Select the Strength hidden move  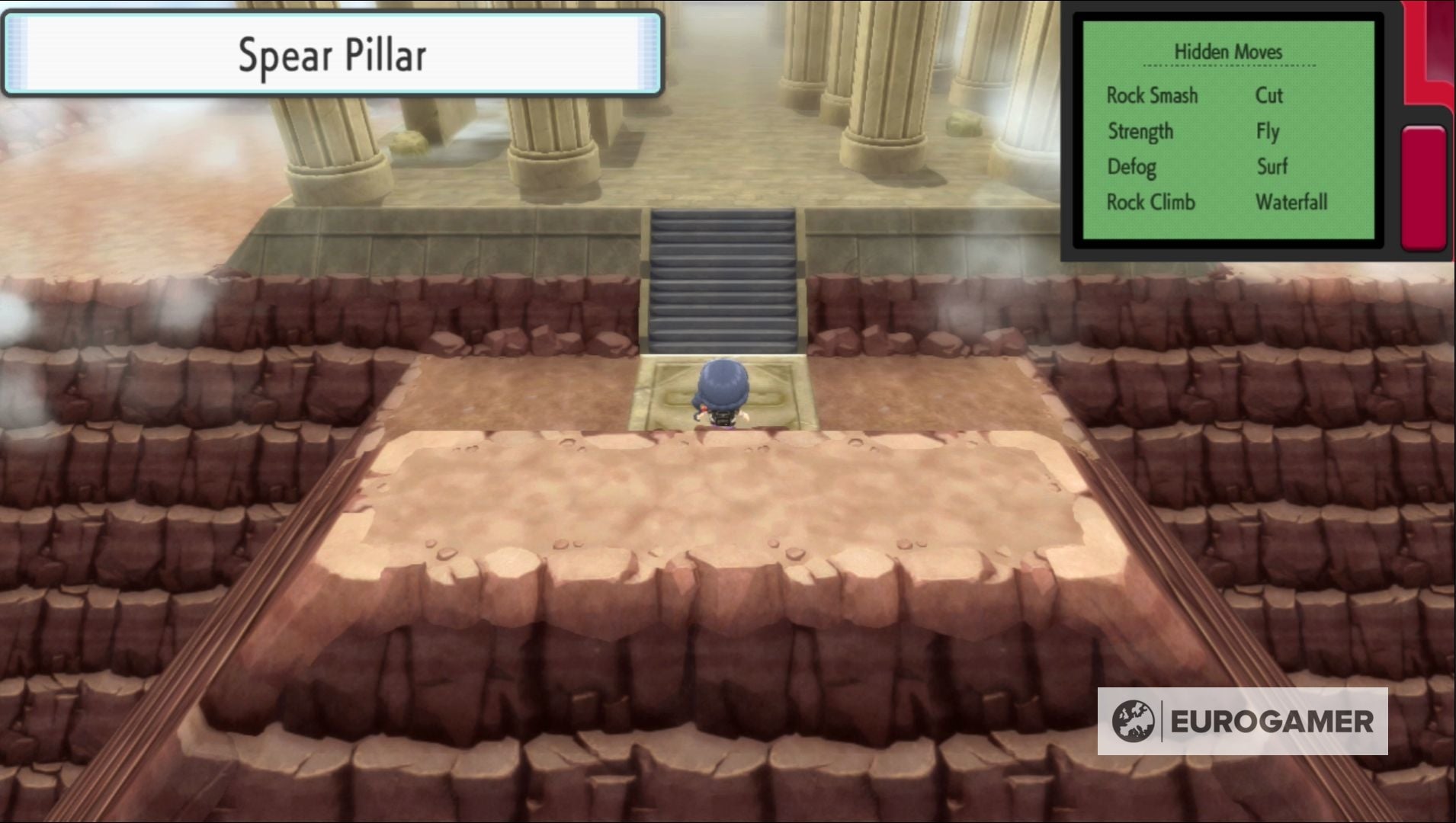[x=1140, y=131]
